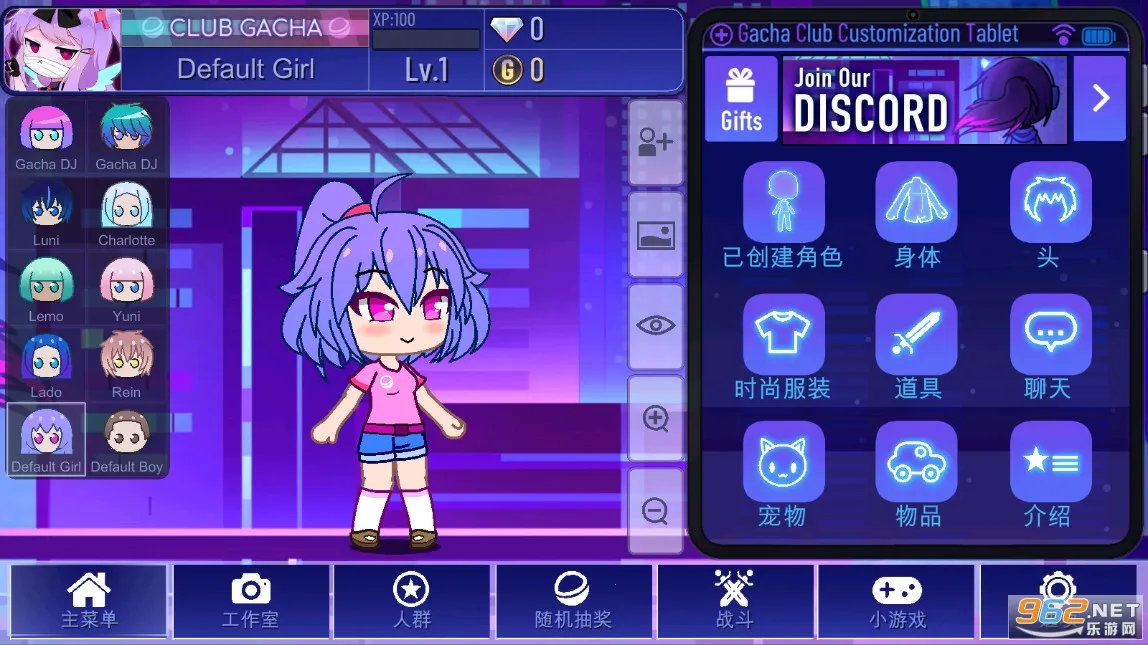Select the Charlotte character slot
The image size is (1148, 645).
pyautogui.click(x=127, y=213)
